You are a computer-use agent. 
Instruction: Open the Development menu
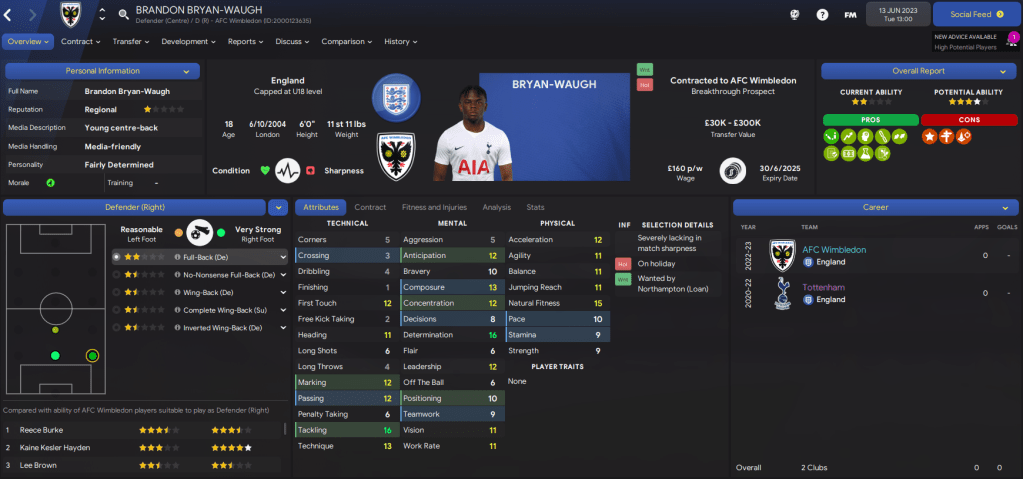[188, 42]
